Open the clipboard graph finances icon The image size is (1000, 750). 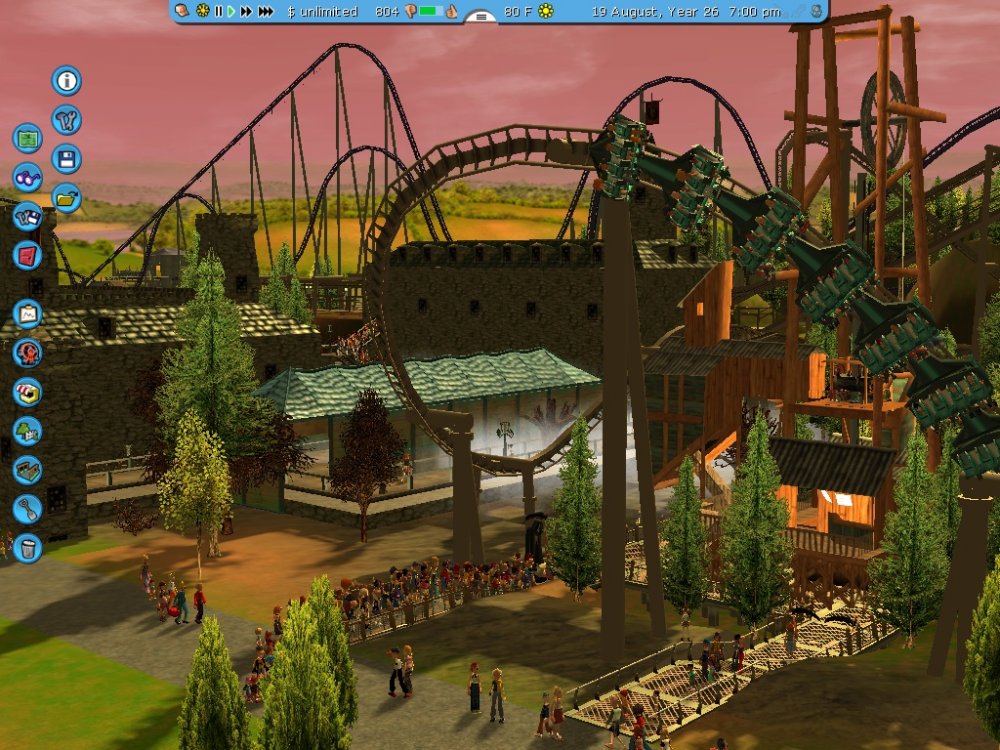27,314
